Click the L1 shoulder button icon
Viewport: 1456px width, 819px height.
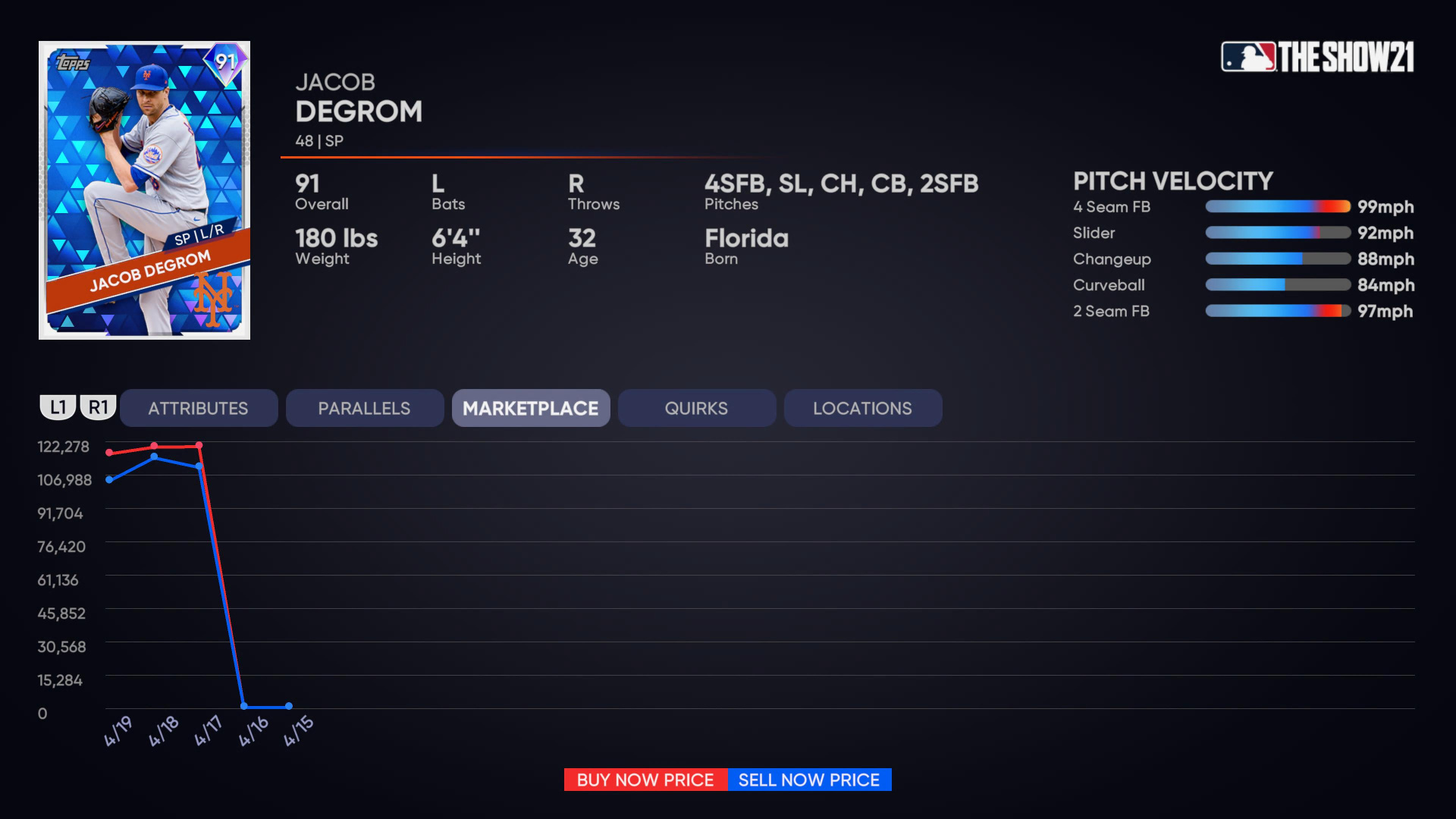58,407
